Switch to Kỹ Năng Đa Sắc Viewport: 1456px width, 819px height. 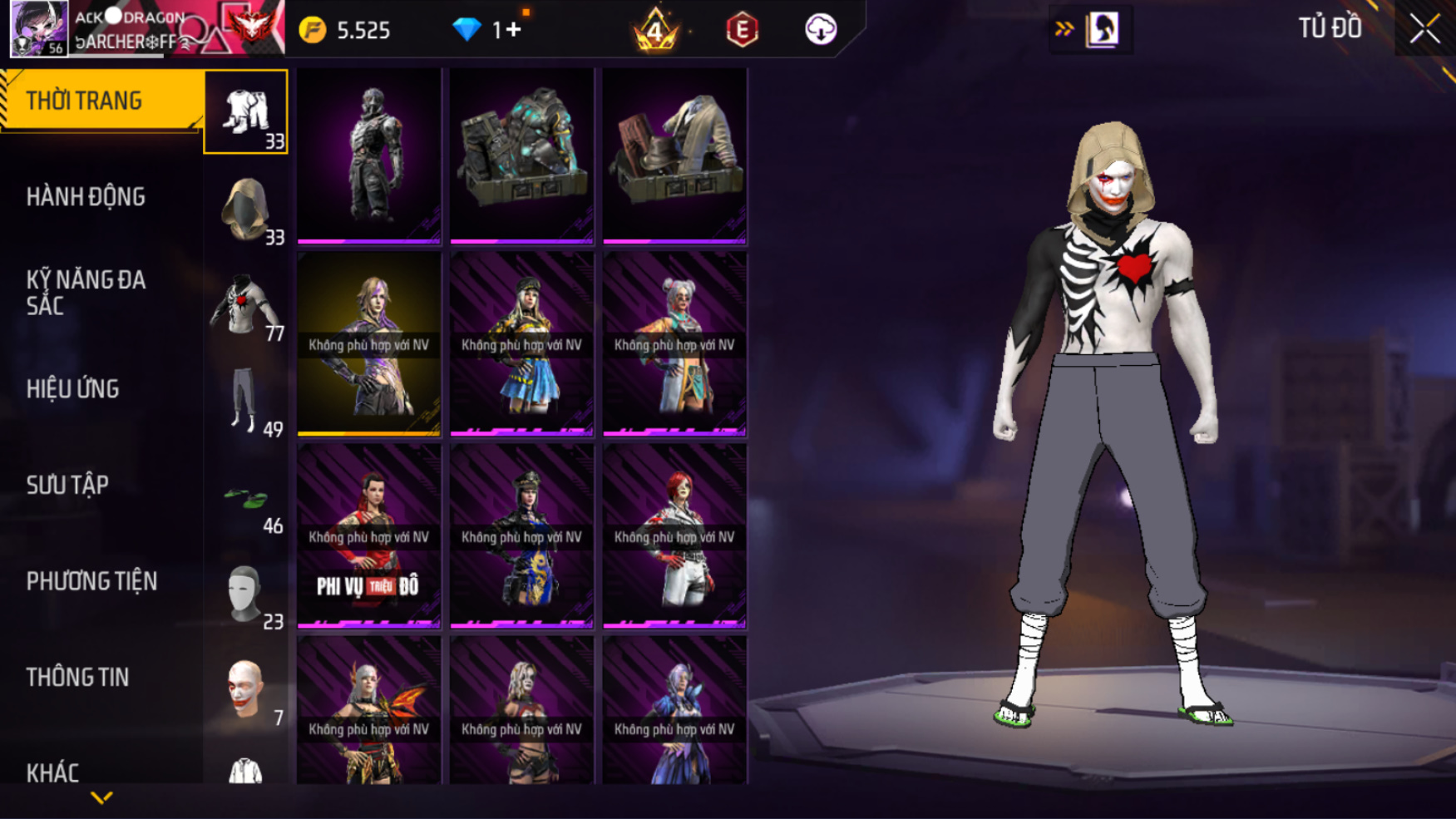tap(86, 293)
